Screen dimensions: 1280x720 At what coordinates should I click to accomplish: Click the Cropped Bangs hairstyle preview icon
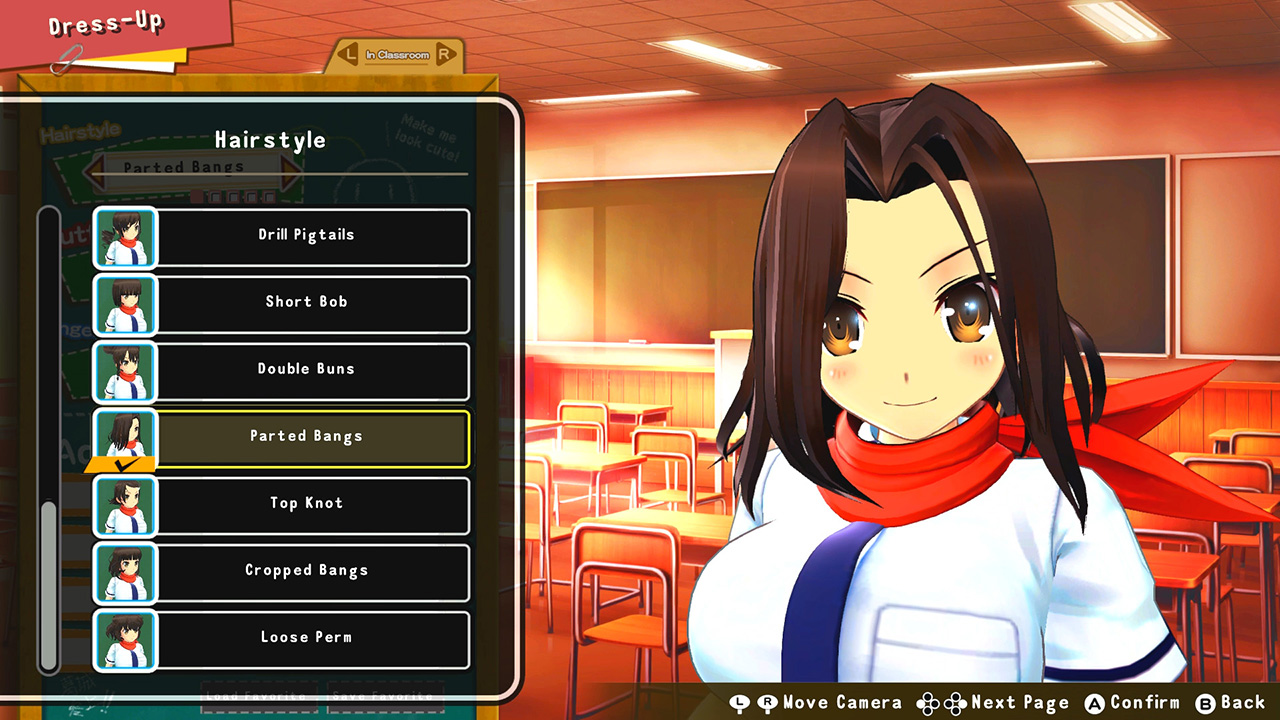click(124, 573)
